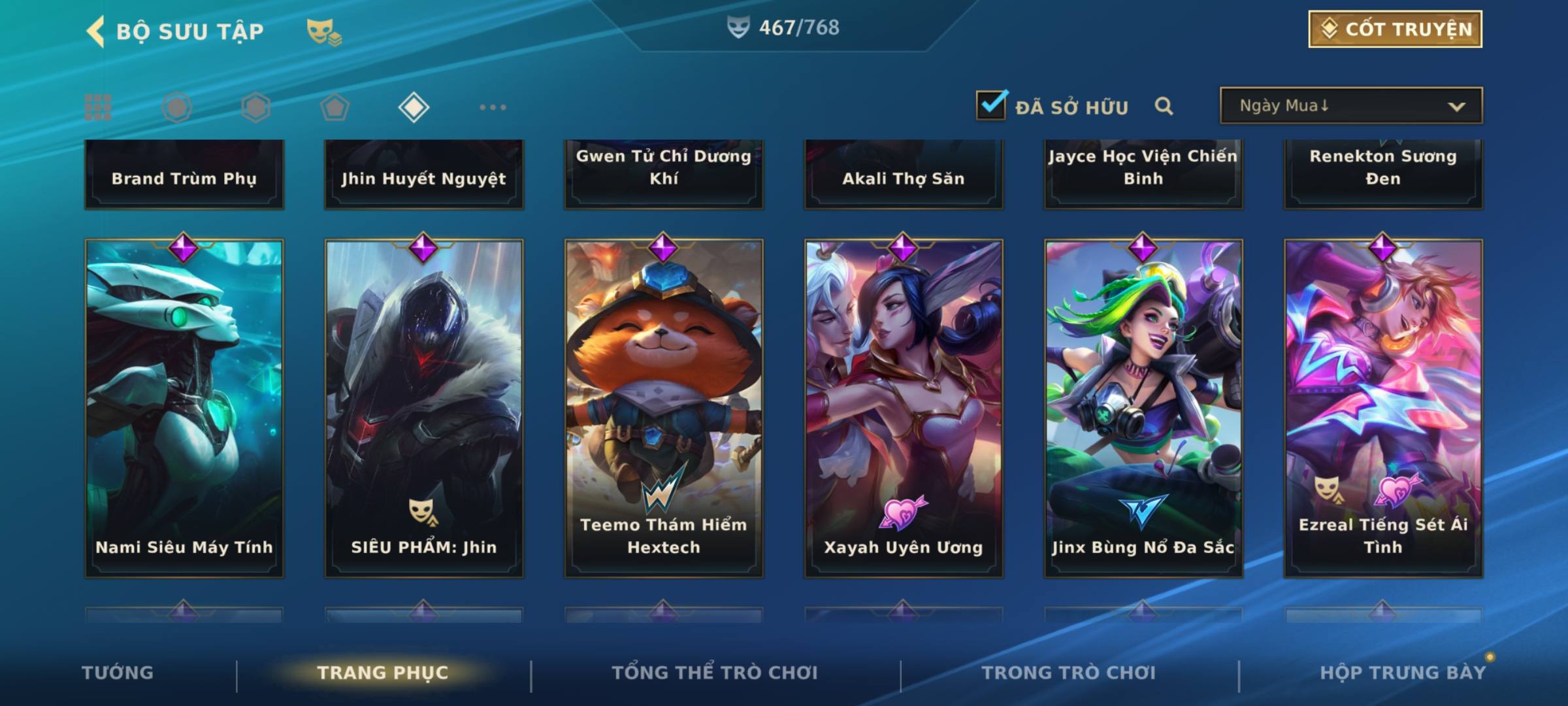Image resolution: width=1568 pixels, height=706 pixels.
Task: Pick the SIÊU PHẨM: Jhin skin card
Action: pyautogui.click(x=424, y=409)
